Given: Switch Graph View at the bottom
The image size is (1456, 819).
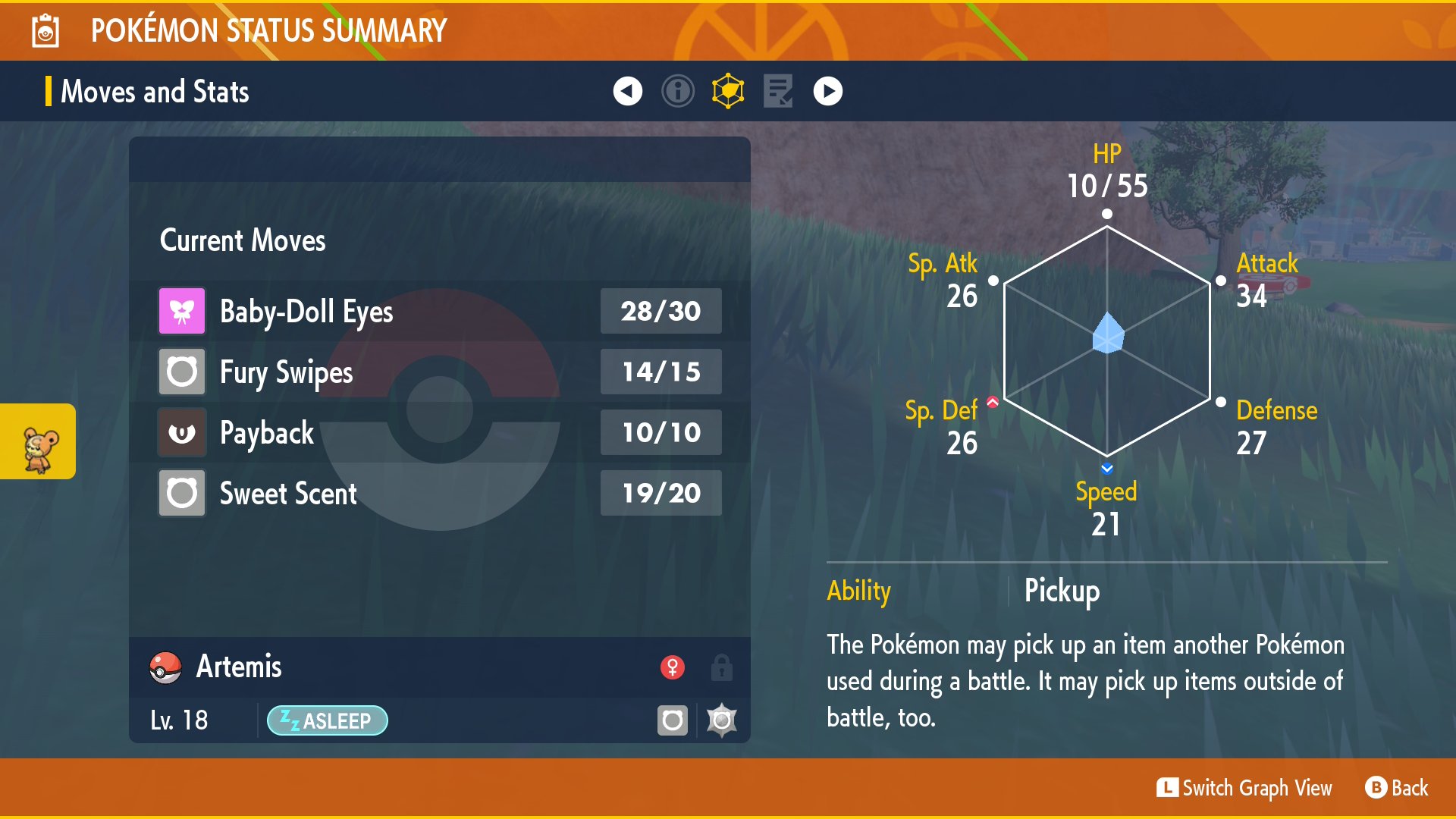Looking at the screenshot, I should [x=1244, y=788].
